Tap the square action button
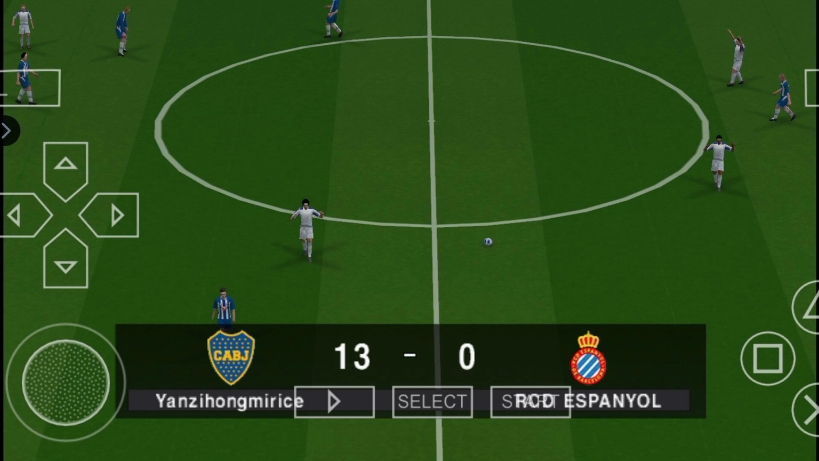This screenshot has height=461, width=819. click(767, 359)
